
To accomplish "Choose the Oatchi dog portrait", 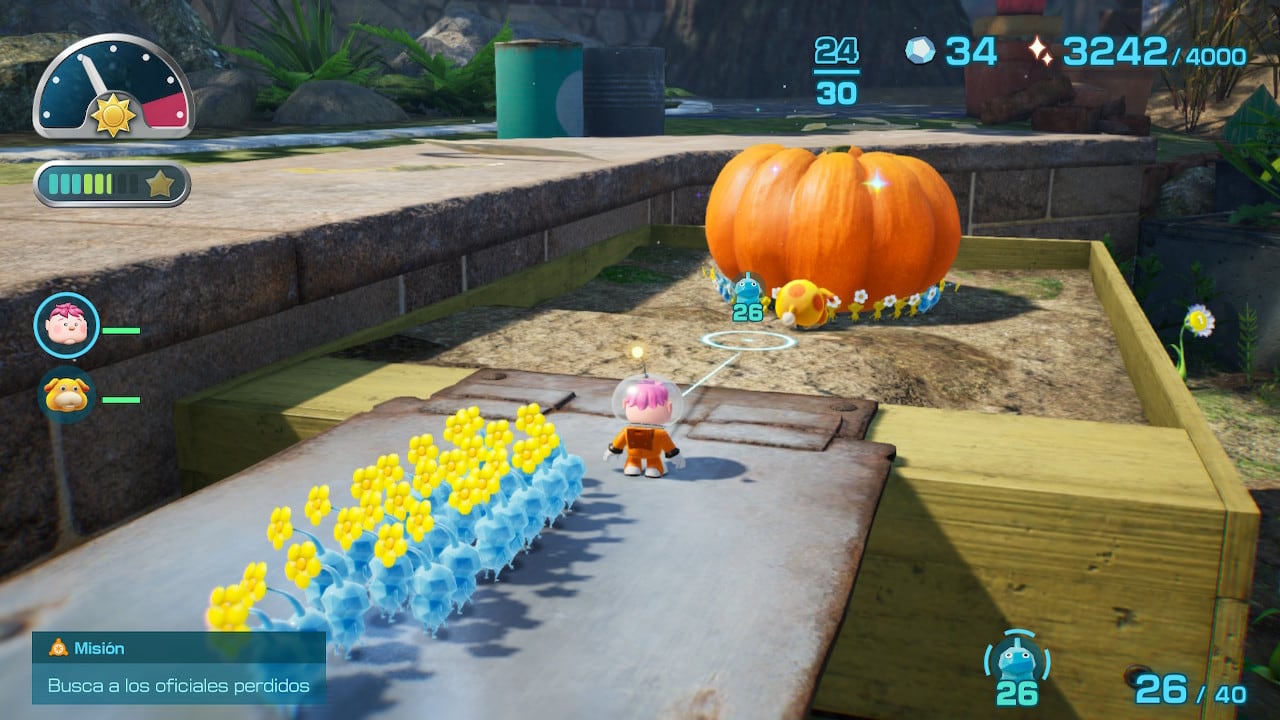I will pos(67,395).
